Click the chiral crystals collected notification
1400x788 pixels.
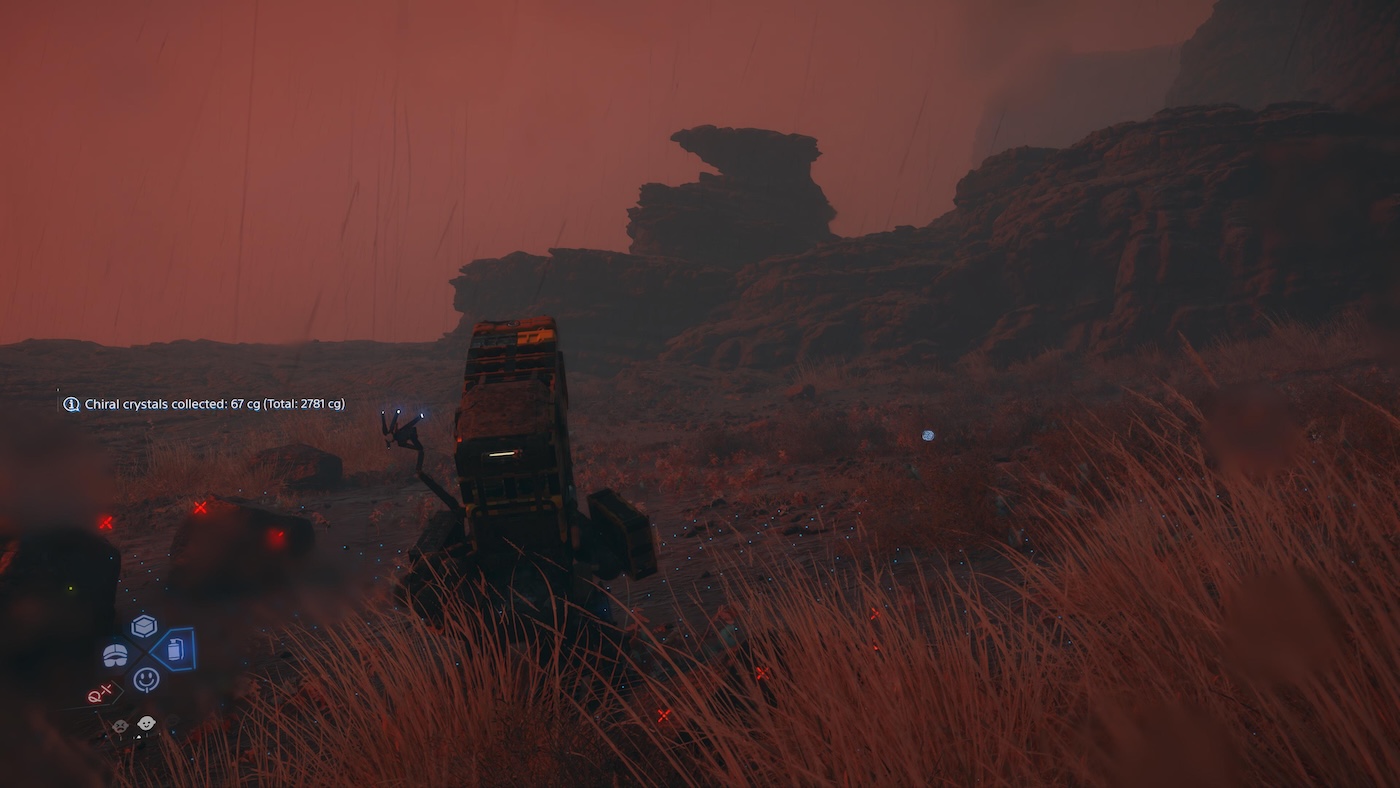click(x=205, y=404)
